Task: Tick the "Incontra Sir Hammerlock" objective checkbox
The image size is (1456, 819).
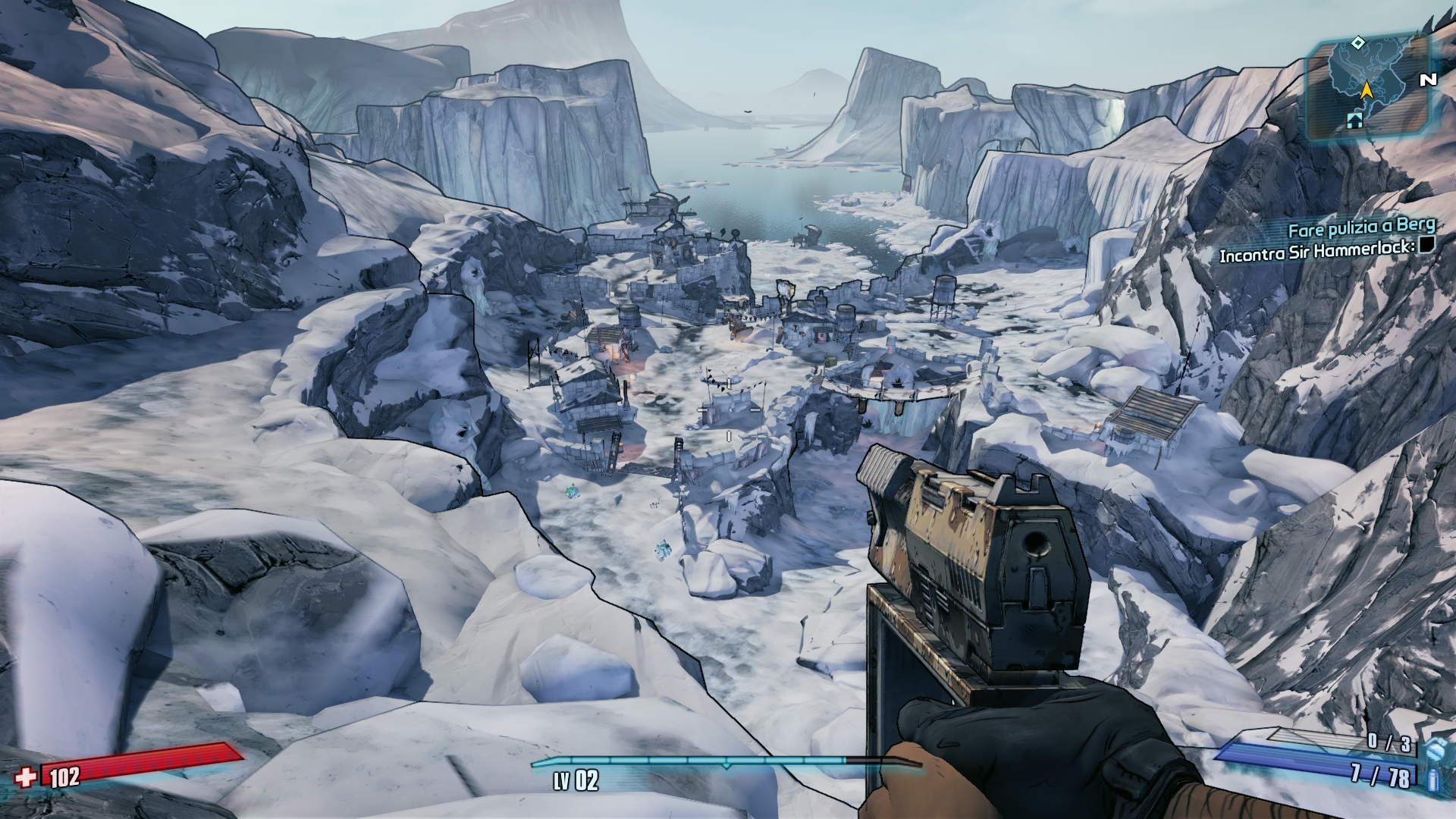Action: 1428,245
